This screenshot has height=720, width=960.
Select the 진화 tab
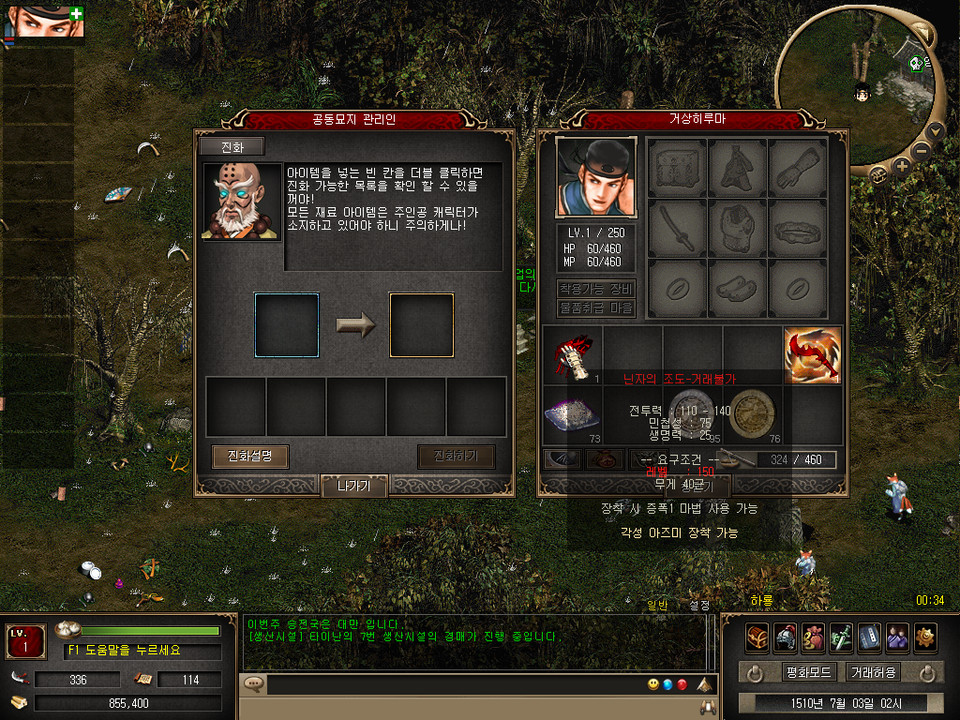pyautogui.click(x=231, y=147)
